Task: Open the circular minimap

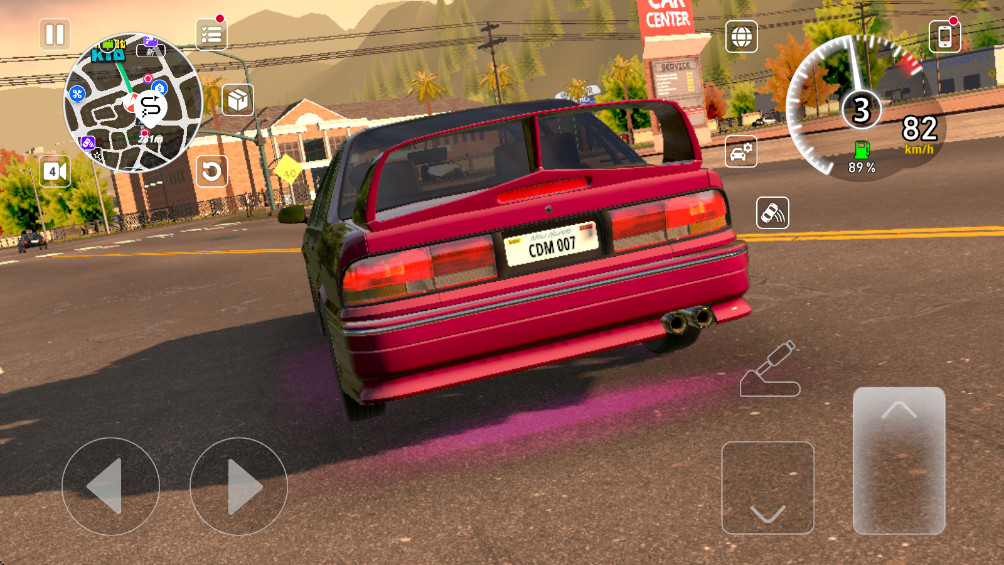Action: point(133,102)
